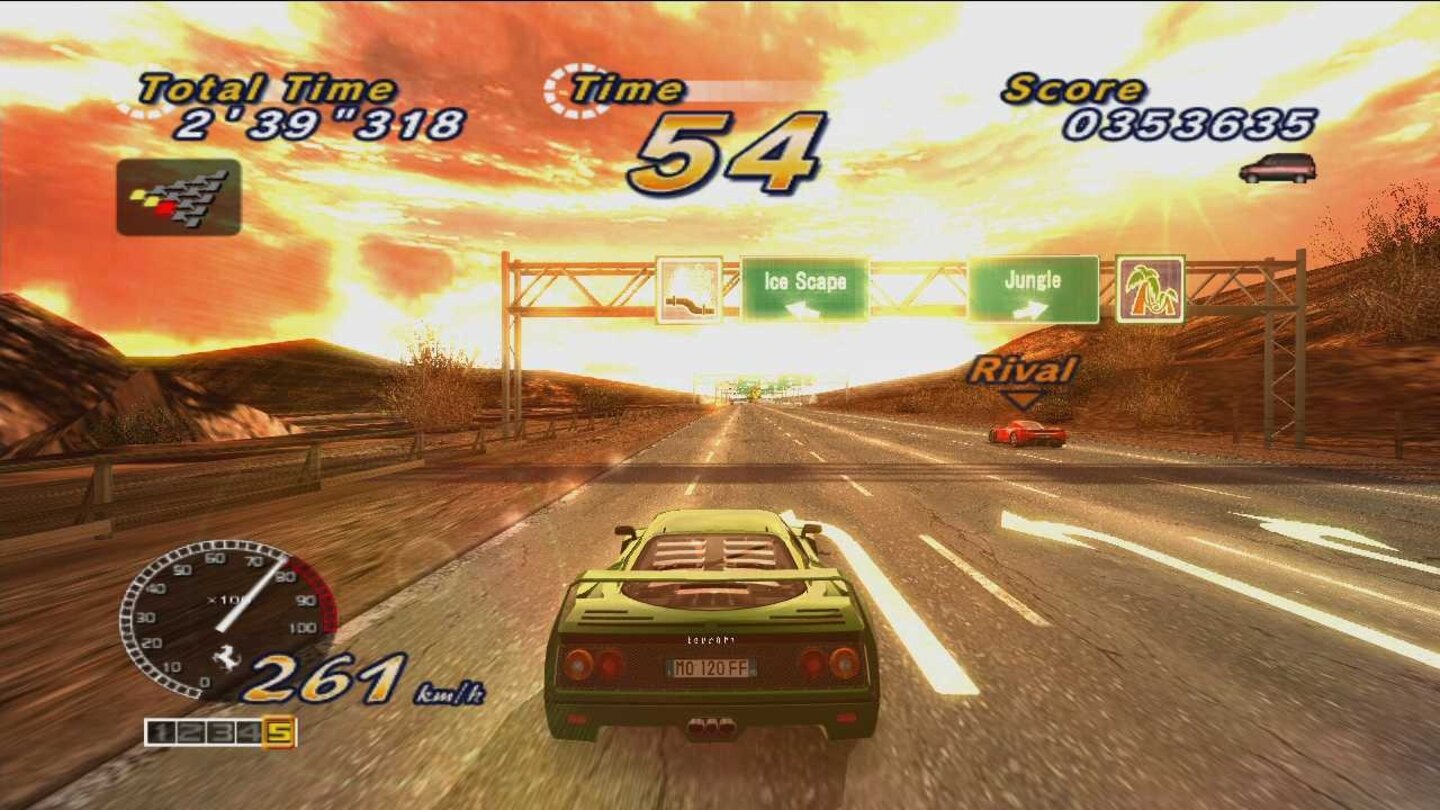
Task: Select the route branch map icon
Action: tap(178, 196)
